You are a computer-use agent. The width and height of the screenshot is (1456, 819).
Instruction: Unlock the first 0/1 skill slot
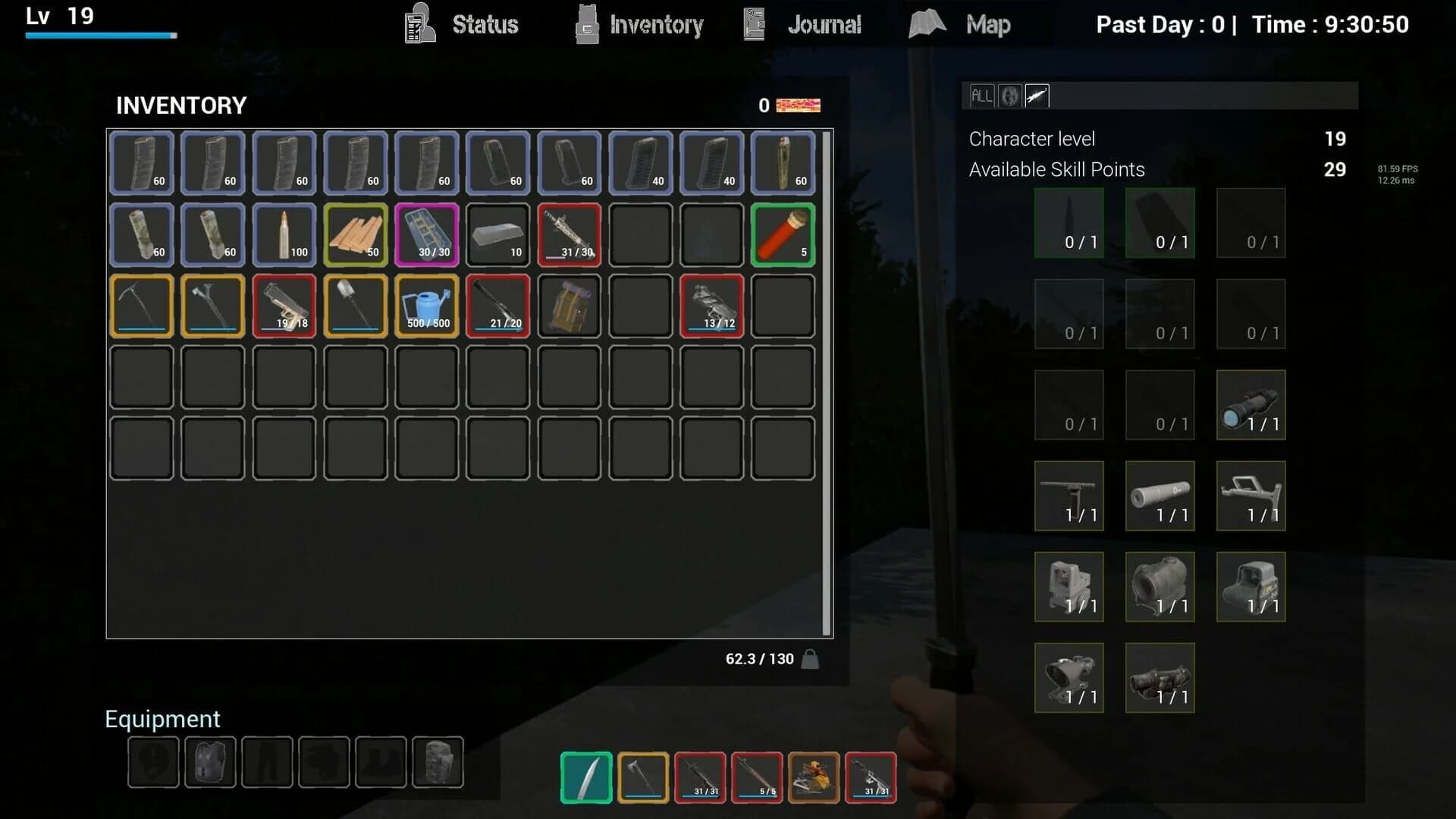coord(1069,222)
